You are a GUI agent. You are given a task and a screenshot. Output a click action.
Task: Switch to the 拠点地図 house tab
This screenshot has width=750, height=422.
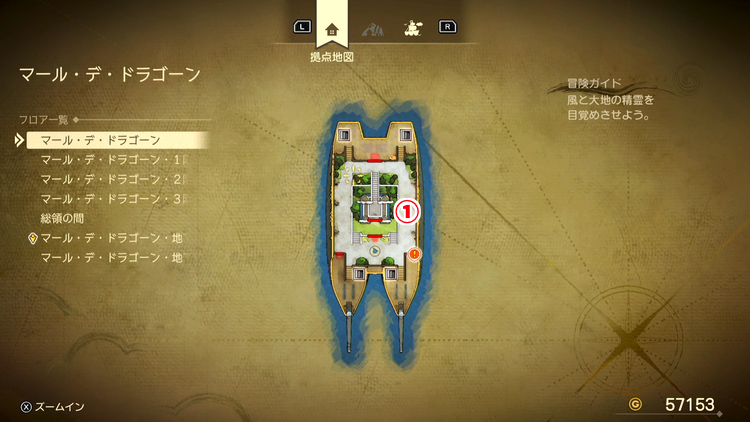click(332, 28)
